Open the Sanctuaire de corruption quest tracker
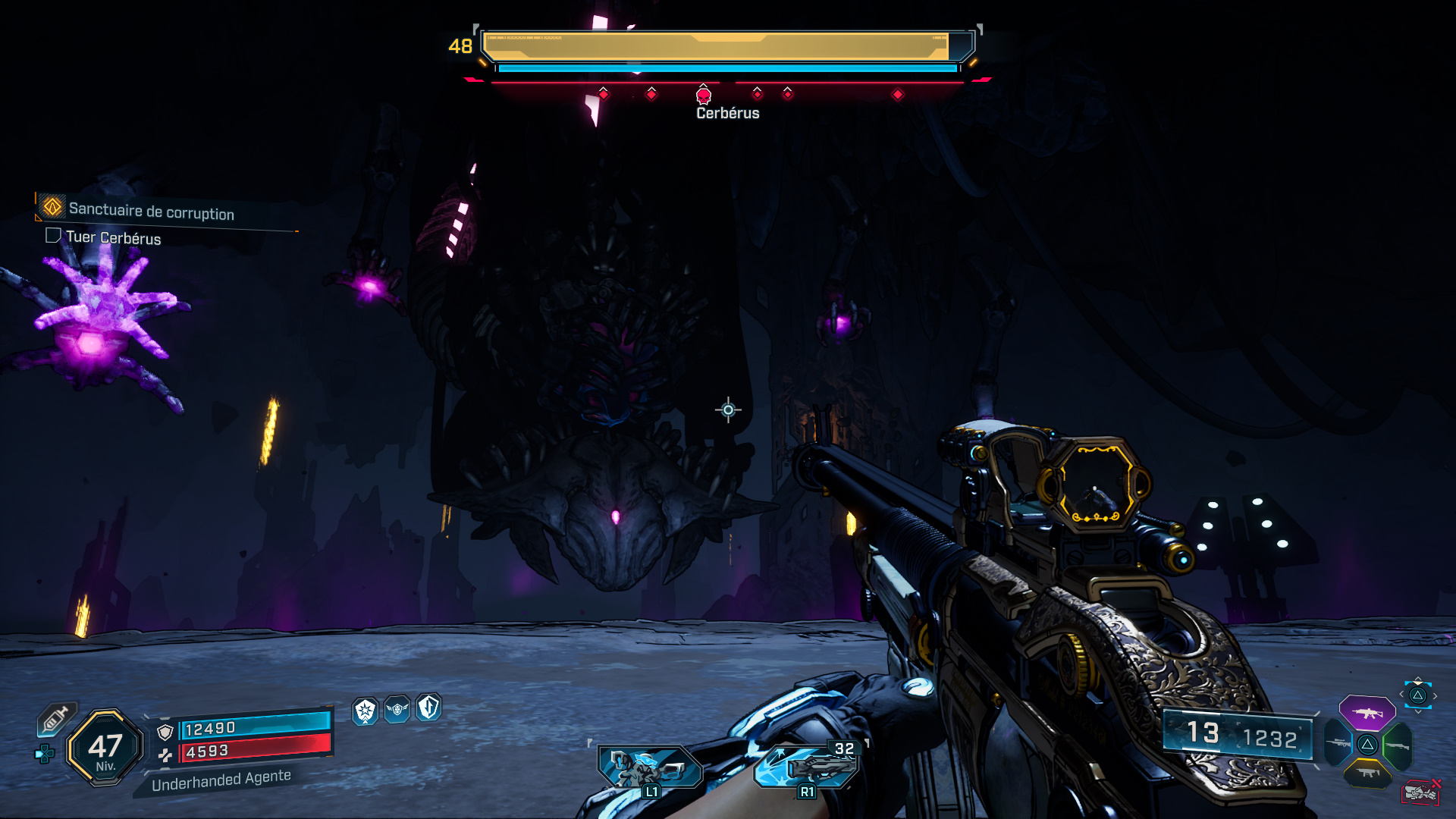Viewport: 1456px width, 819px height. (151, 211)
